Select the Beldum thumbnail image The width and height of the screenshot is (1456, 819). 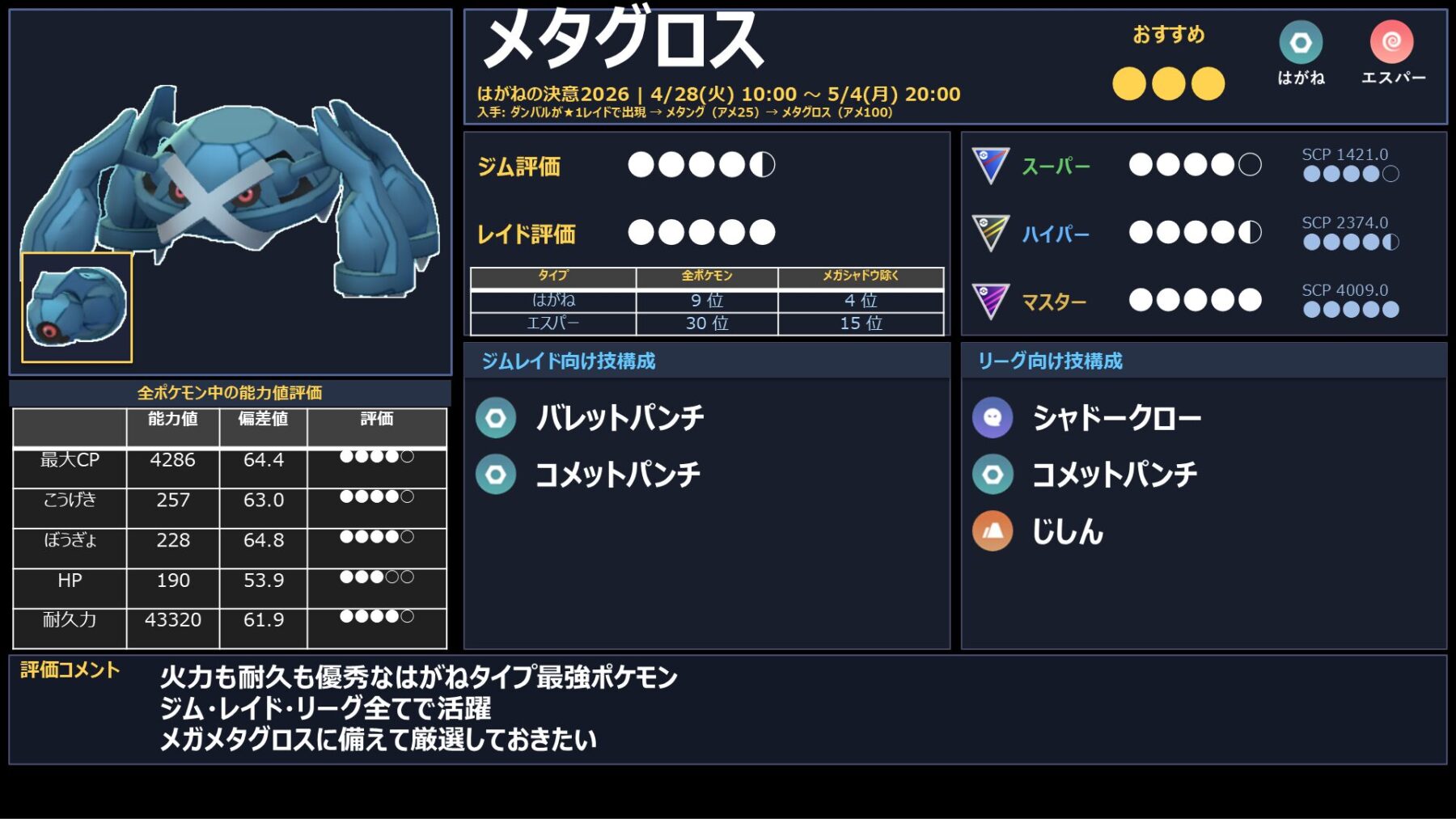click(x=77, y=307)
